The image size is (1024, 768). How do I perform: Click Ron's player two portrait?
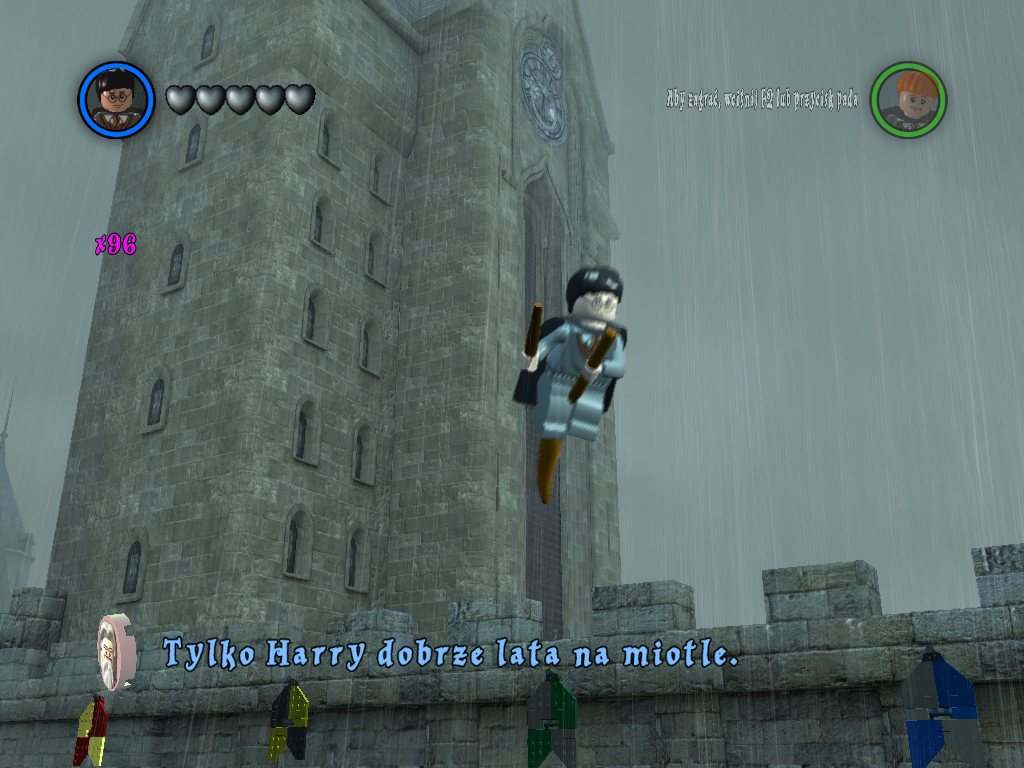point(908,99)
